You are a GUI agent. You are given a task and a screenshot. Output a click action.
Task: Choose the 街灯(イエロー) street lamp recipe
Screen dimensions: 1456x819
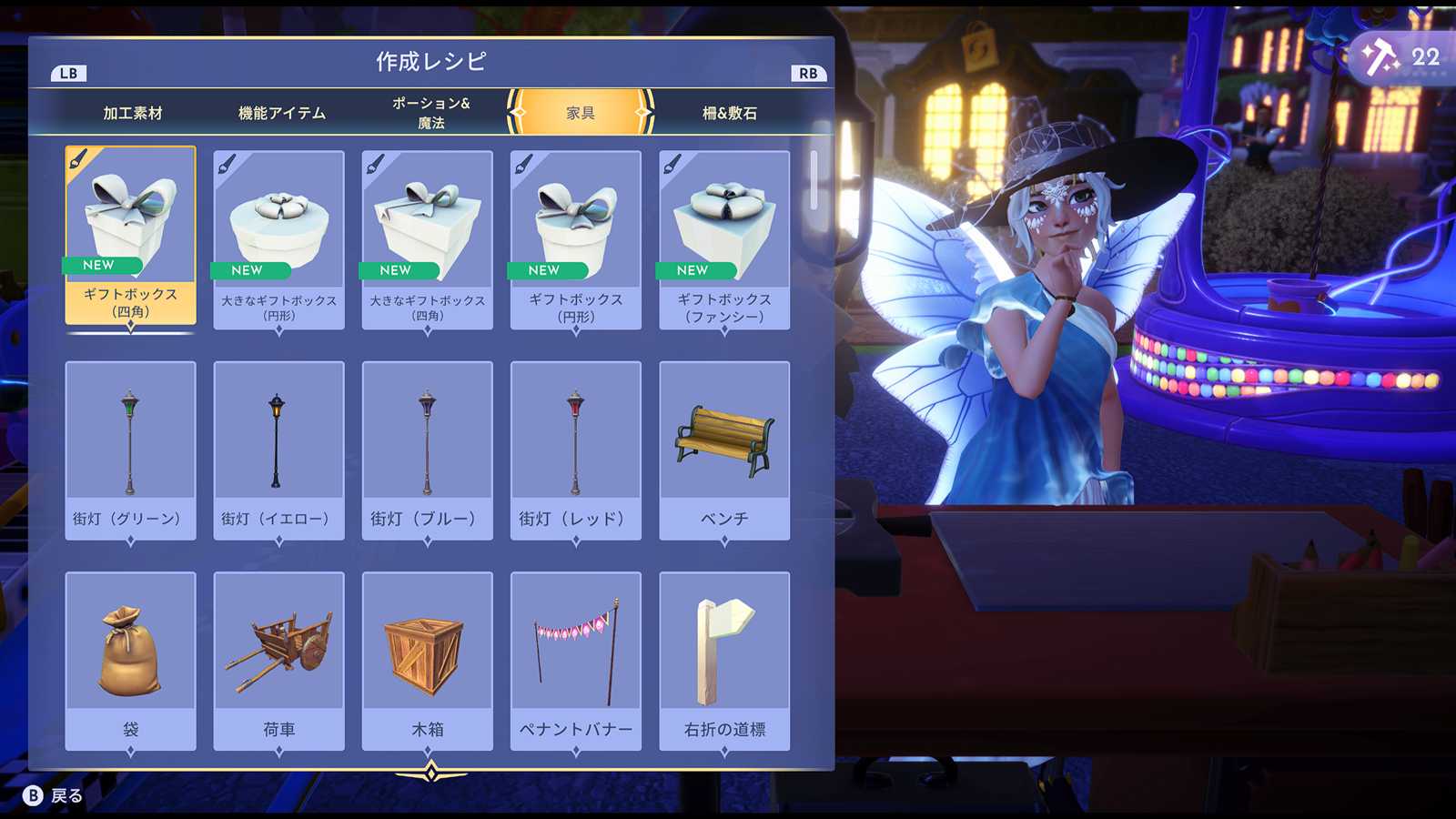(x=279, y=450)
